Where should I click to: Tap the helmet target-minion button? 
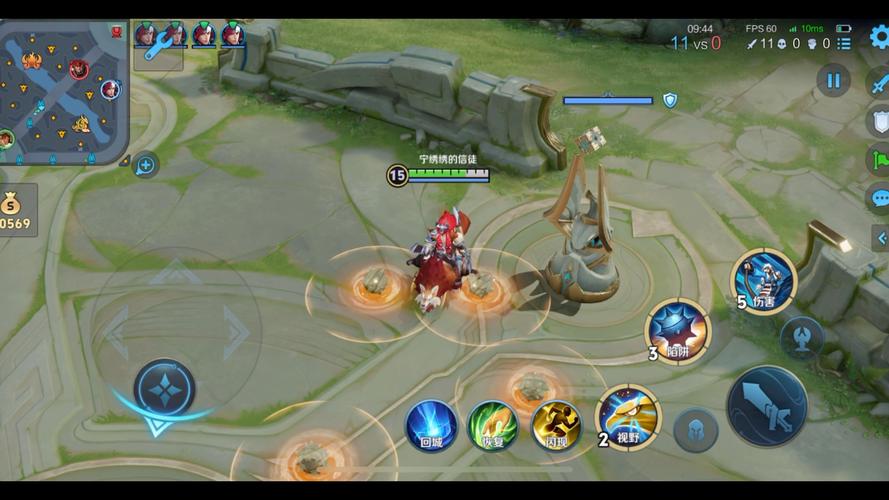click(x=695, y=430)
